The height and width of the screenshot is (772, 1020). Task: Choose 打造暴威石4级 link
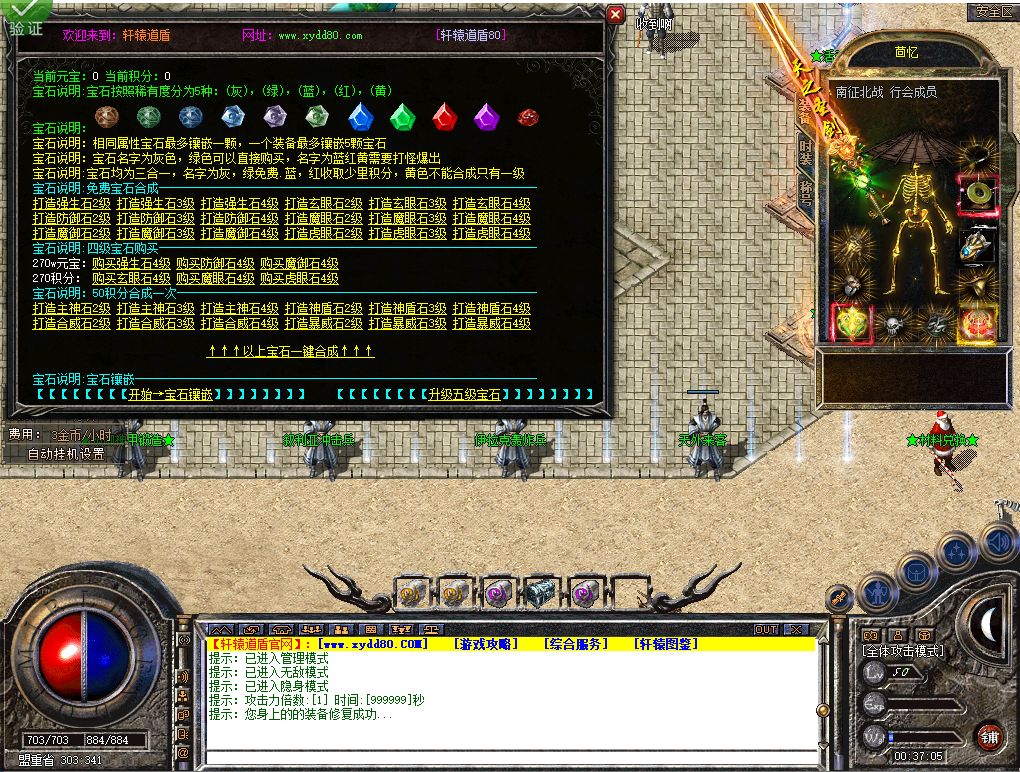[x=491, y=324]
